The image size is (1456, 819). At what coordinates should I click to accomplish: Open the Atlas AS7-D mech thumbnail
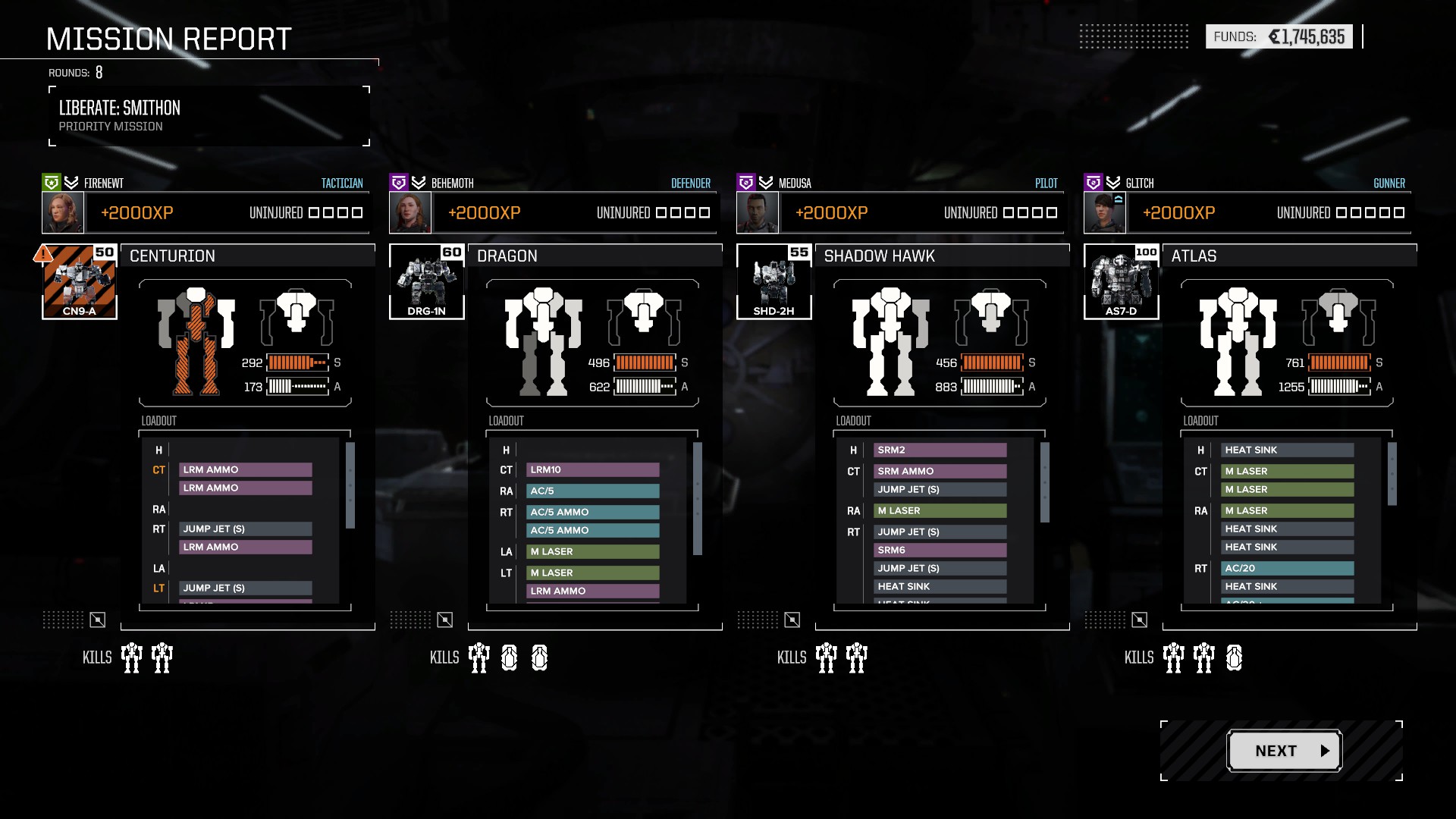(x=1122, y=281)
